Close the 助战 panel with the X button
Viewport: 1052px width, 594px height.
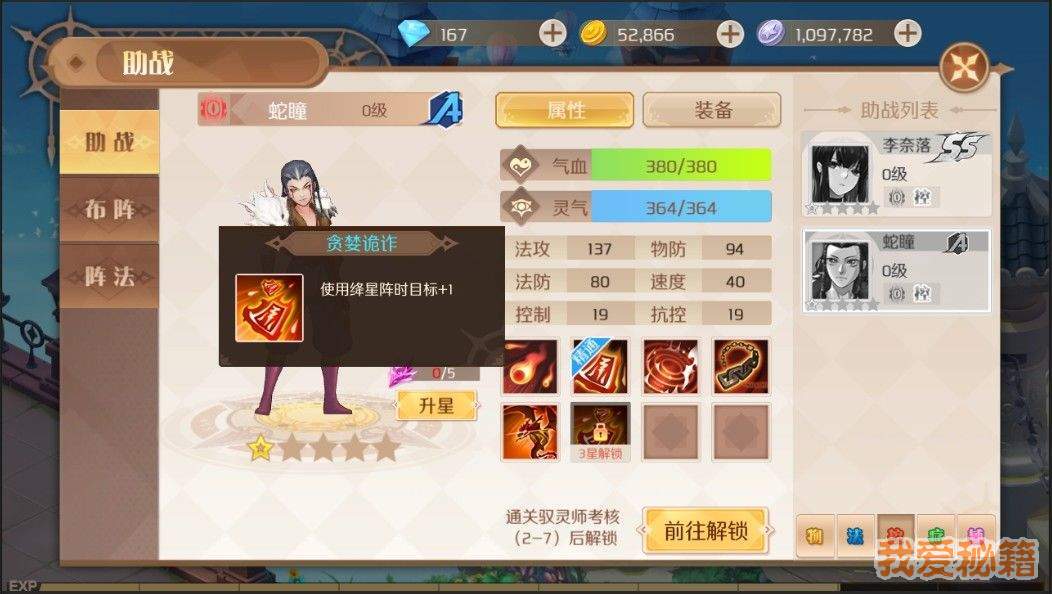[x=965, y=68]
